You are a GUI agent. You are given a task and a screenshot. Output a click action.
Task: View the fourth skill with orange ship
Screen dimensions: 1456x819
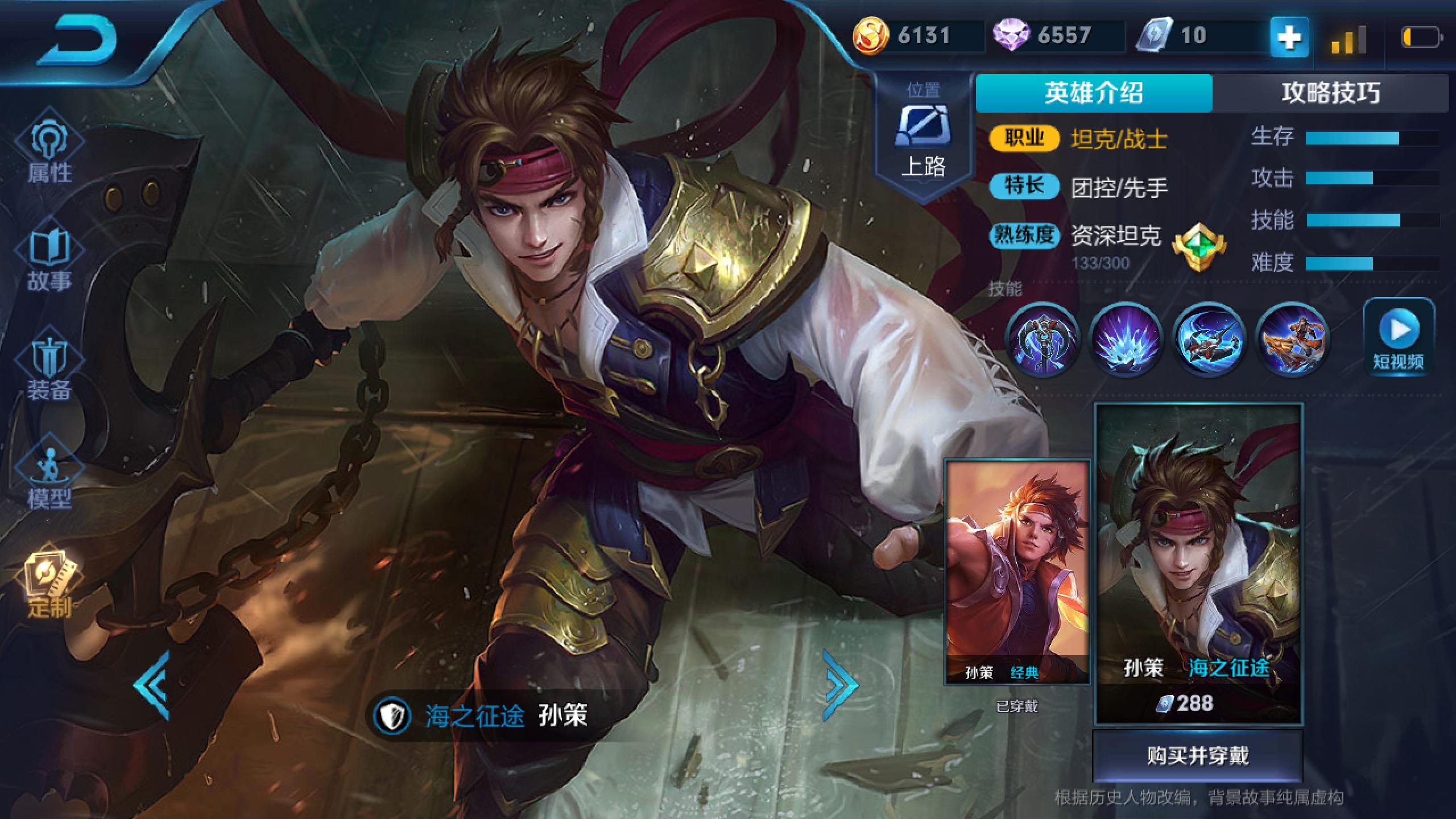1292,340
